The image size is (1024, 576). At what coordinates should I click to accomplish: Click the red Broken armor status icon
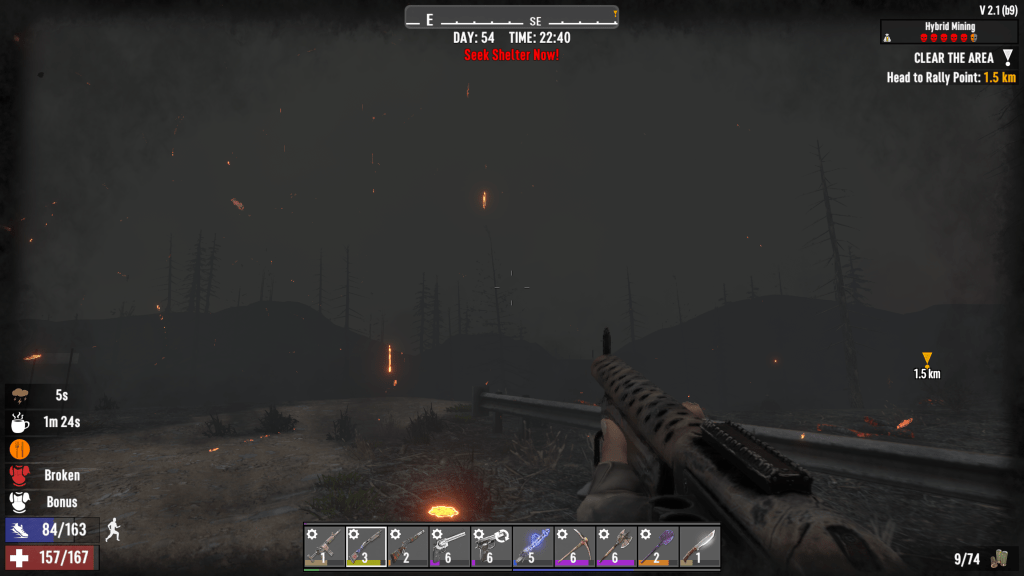[x=20, y=475]
